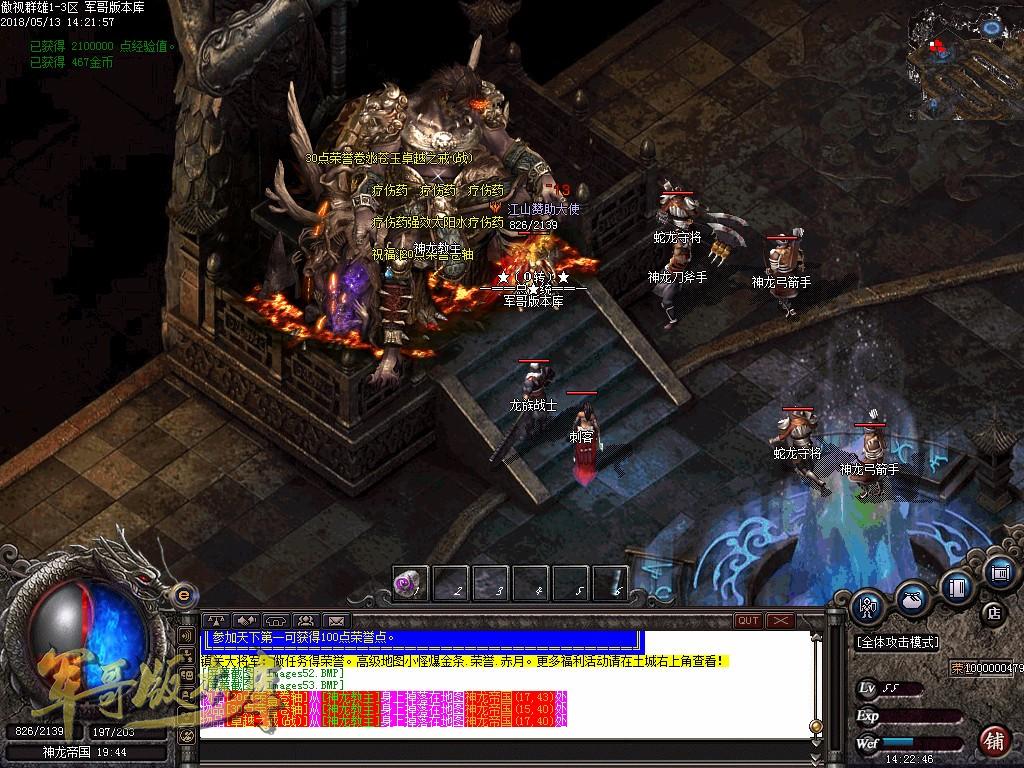Open the character equipment panel icon
The width and height of the screenshot is (1024, 768).
868,603
